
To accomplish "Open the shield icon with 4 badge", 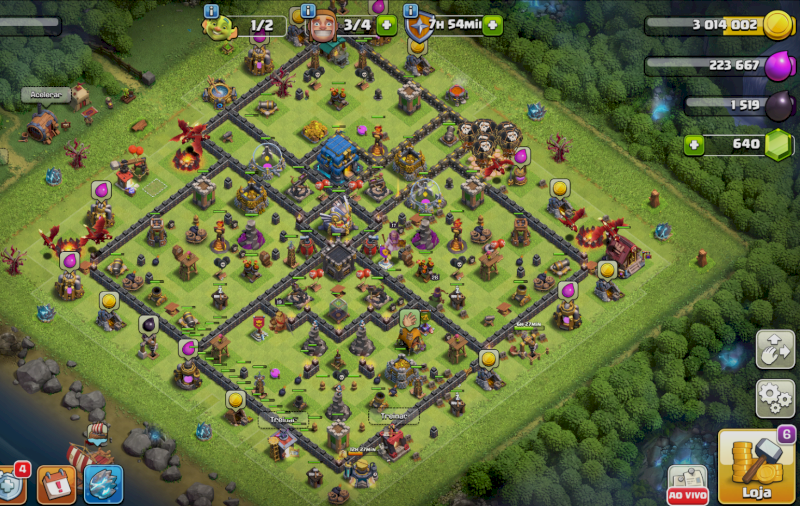I will click(10, 485).
